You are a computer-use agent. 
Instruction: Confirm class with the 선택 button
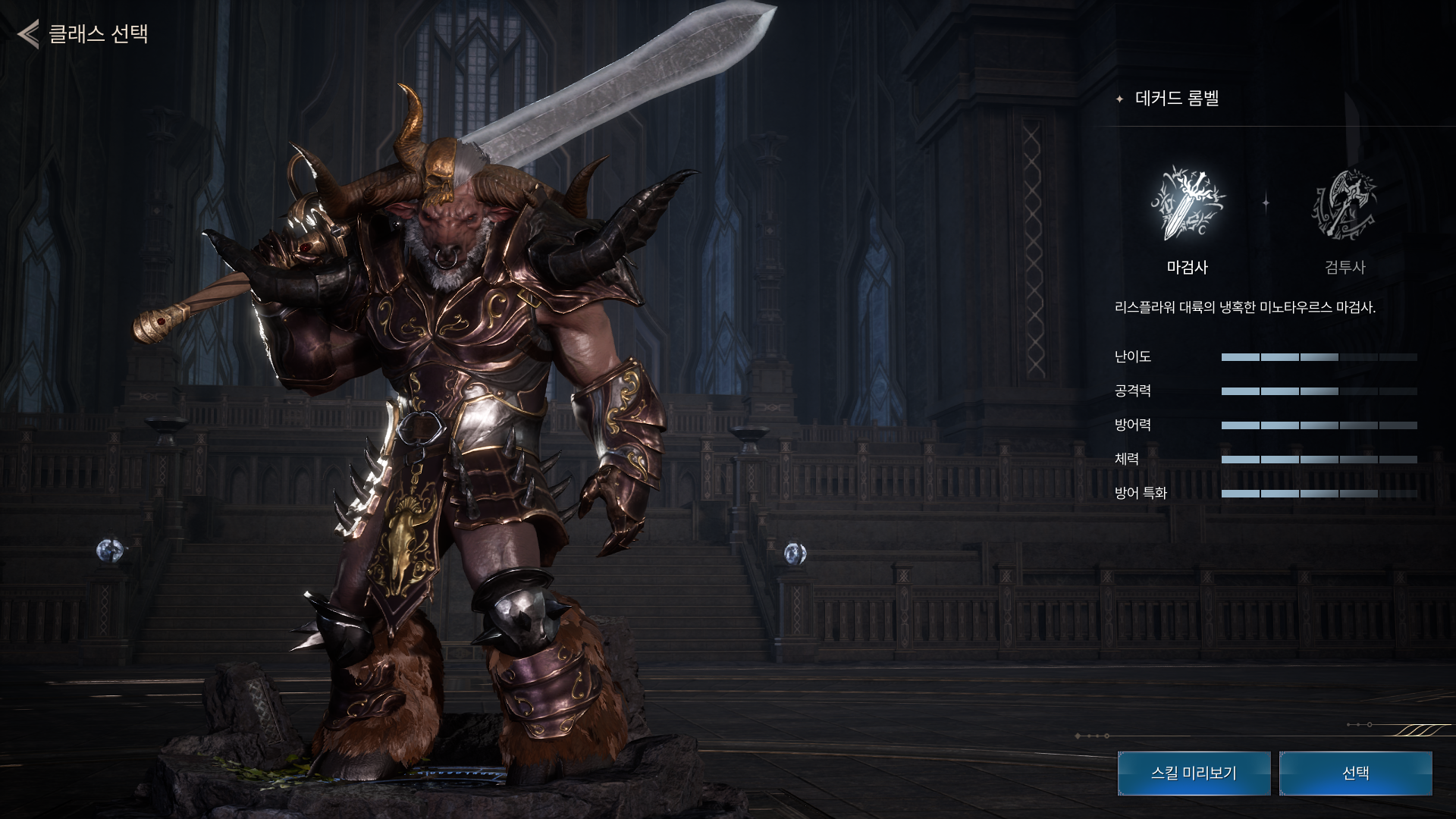tap(1355, 773)
